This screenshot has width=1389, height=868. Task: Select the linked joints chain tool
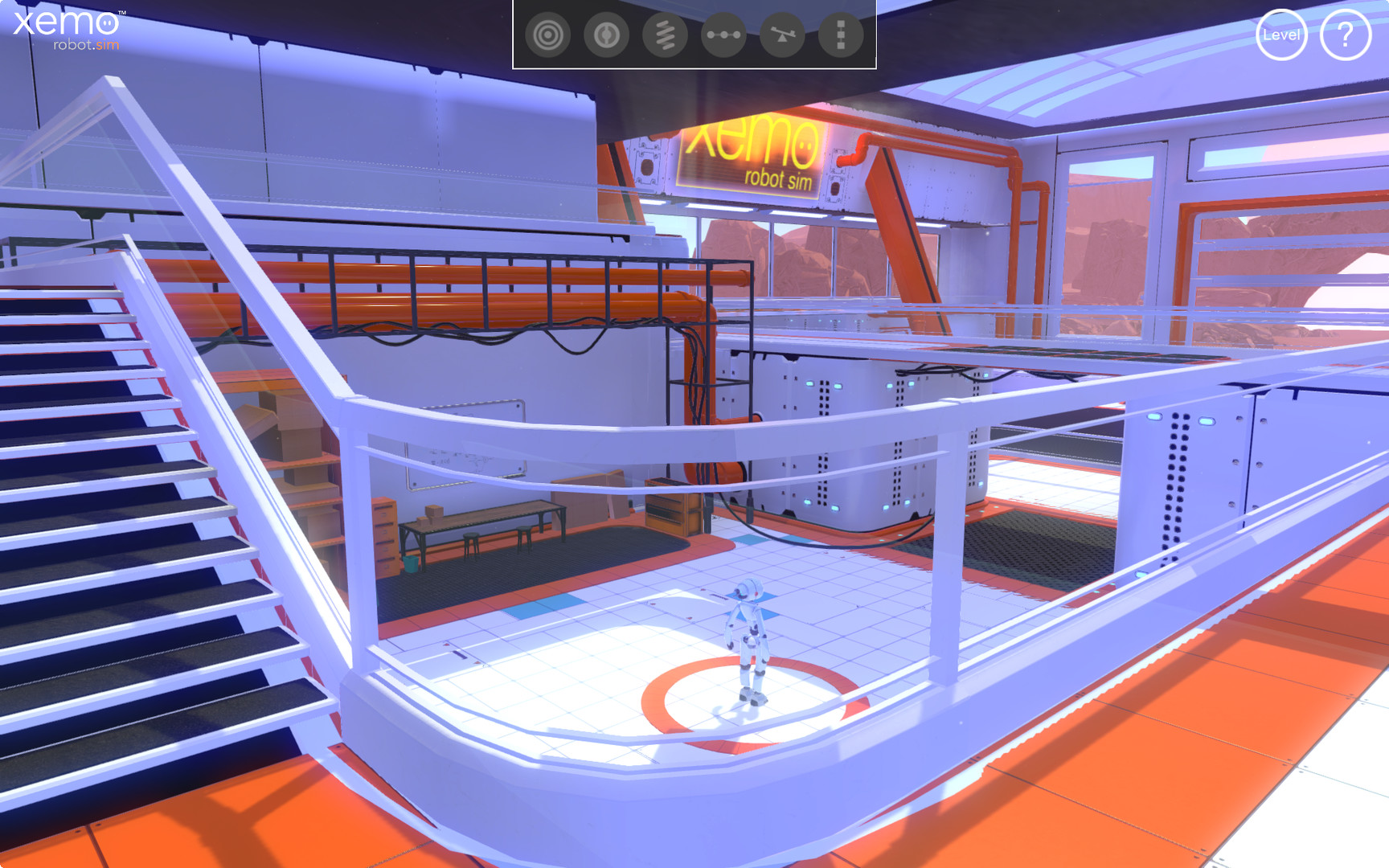tap(723, 35)
